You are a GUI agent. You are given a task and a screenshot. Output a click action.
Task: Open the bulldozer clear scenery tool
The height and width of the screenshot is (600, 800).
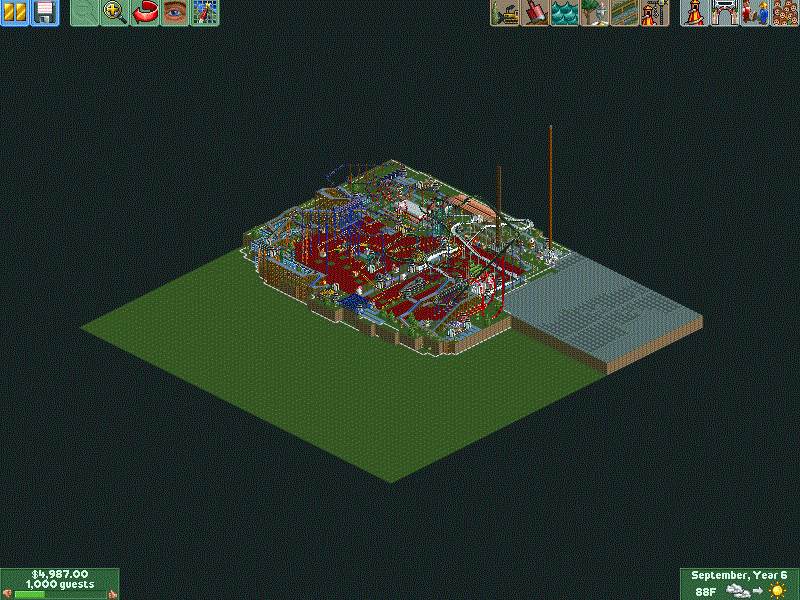[505, 13]
